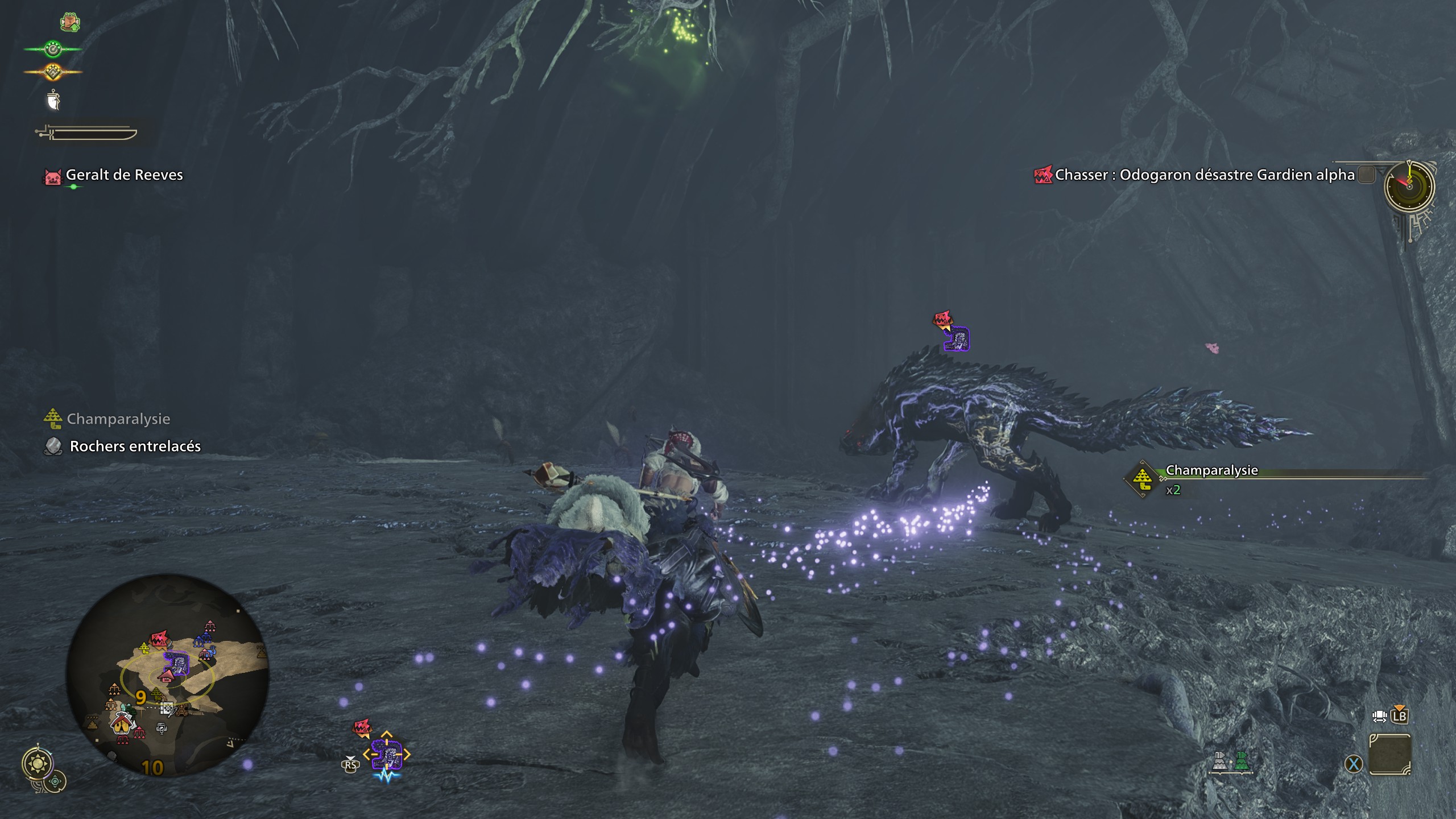Select the whetstone icon under the gauges
The image size is (1456, 819).
click(x=54, y=100)
